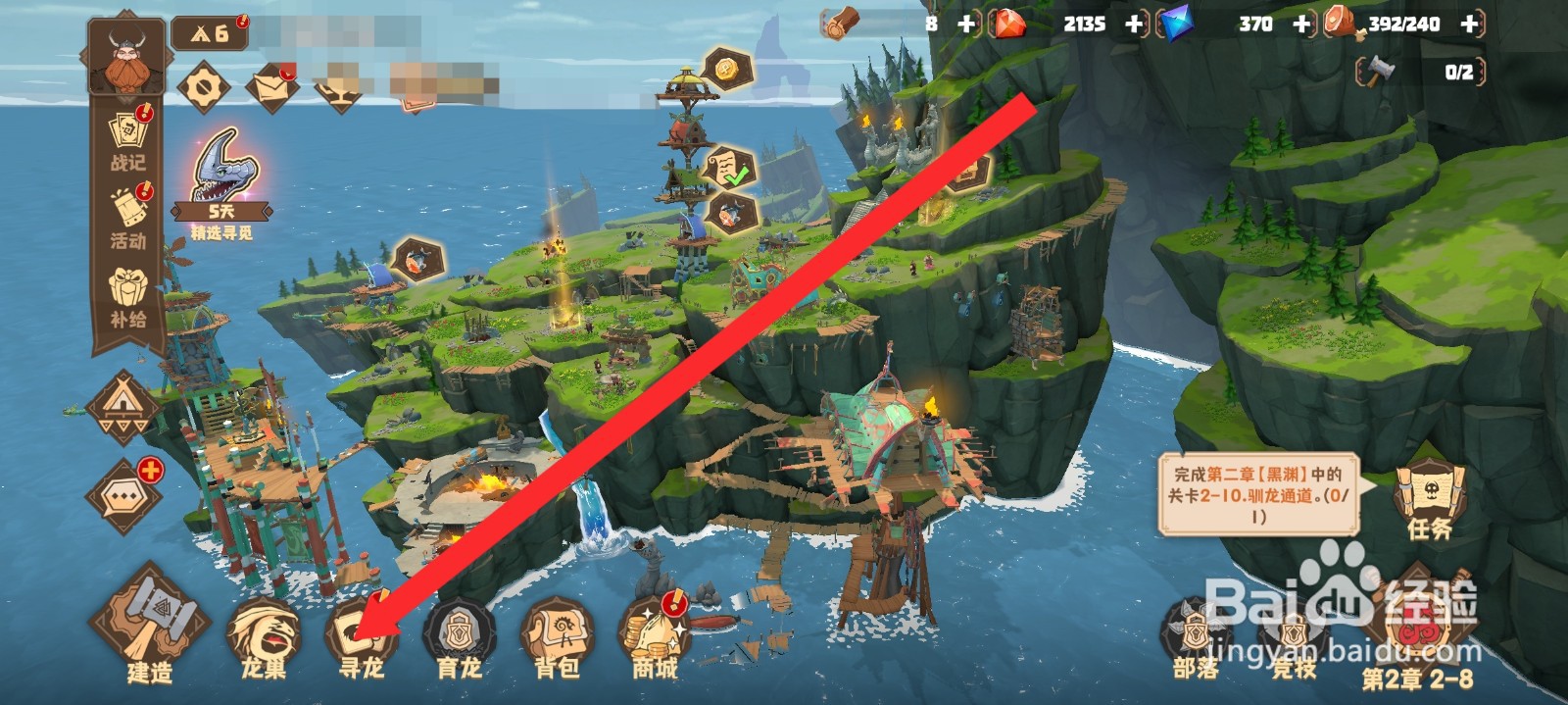The width and height of the screenshot is (1568, 705).
Task: Open the 育龙 dragon breeding menu
Action: 459,635
